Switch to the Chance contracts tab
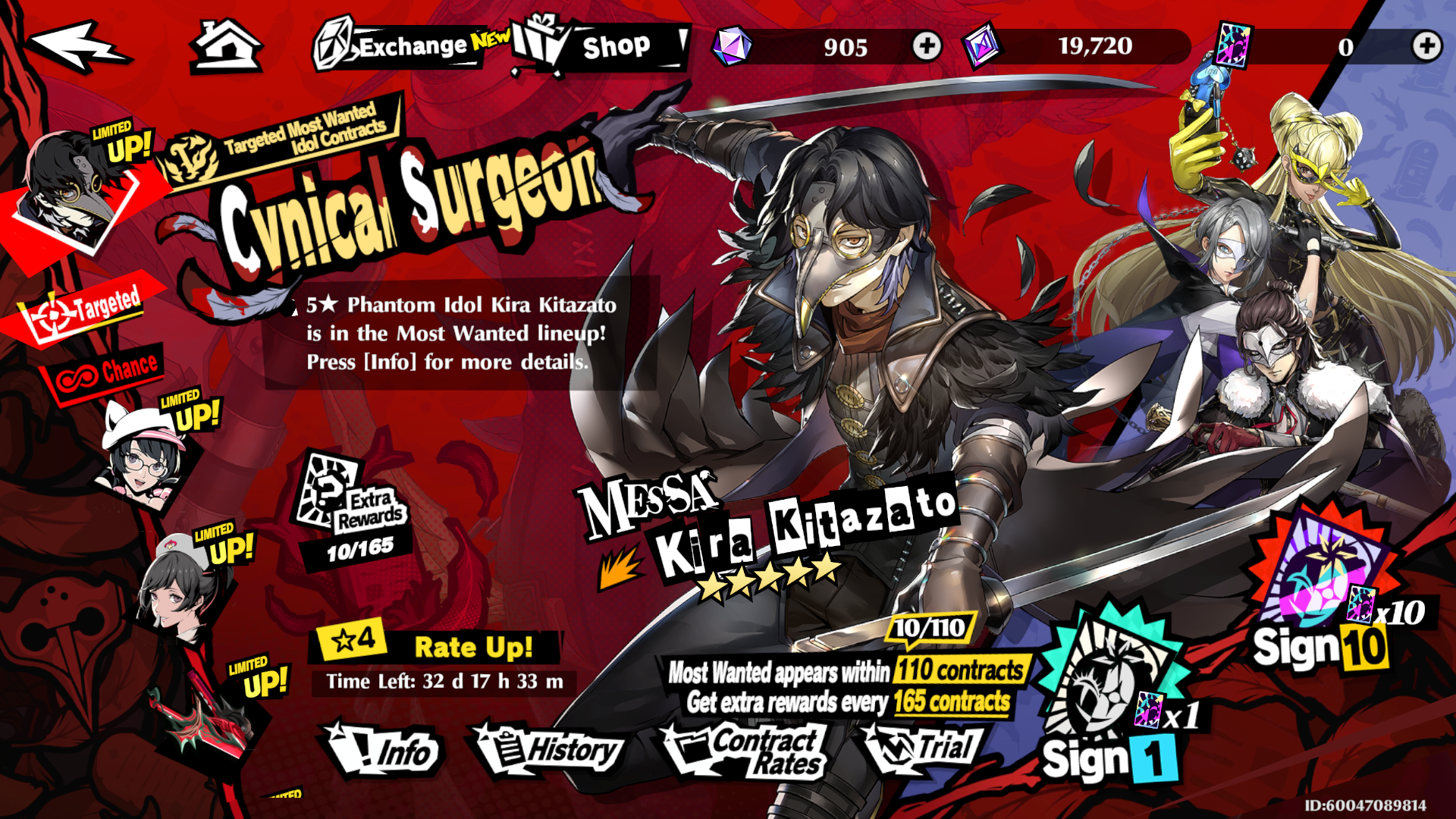Image resolution: width=1456 pixels, height=819 pixels. click(x=106, y=372)
